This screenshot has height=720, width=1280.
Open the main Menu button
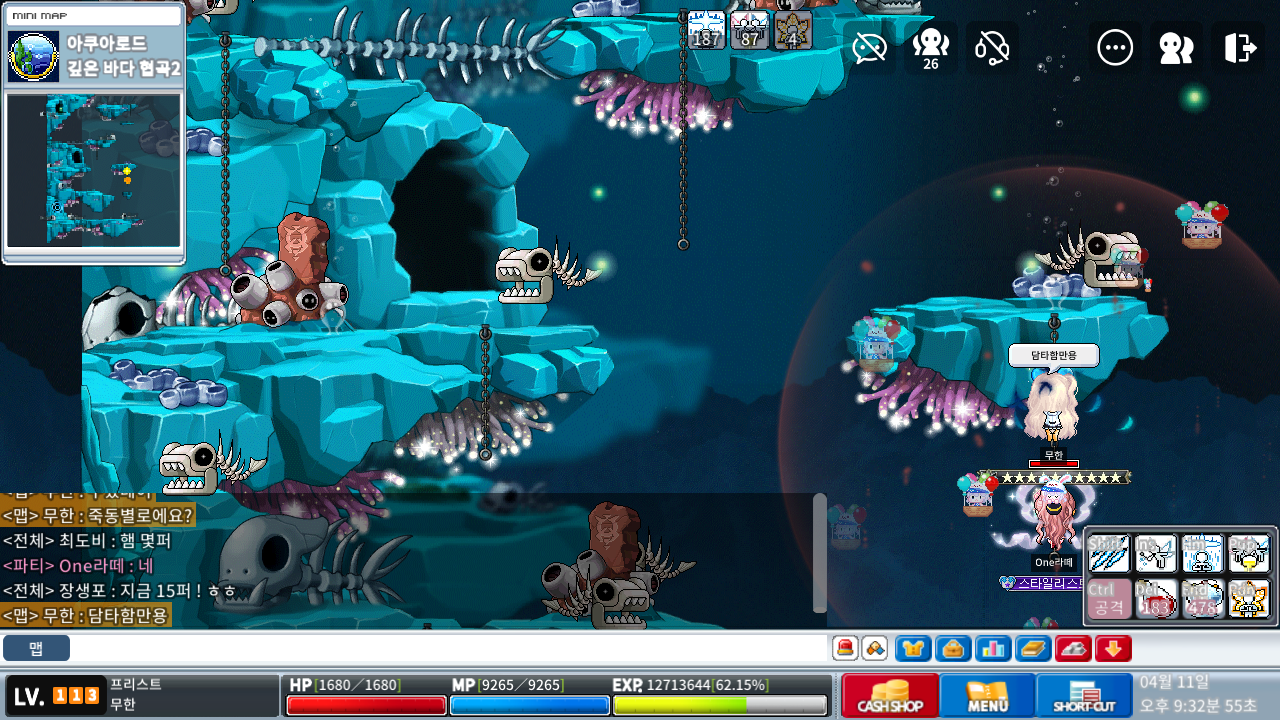coord(987,695)
